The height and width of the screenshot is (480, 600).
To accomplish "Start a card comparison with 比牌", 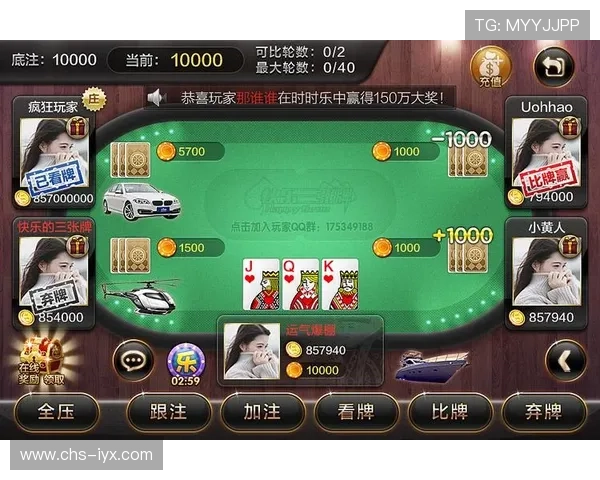I will pyautogui.click(x=449, y=411).
